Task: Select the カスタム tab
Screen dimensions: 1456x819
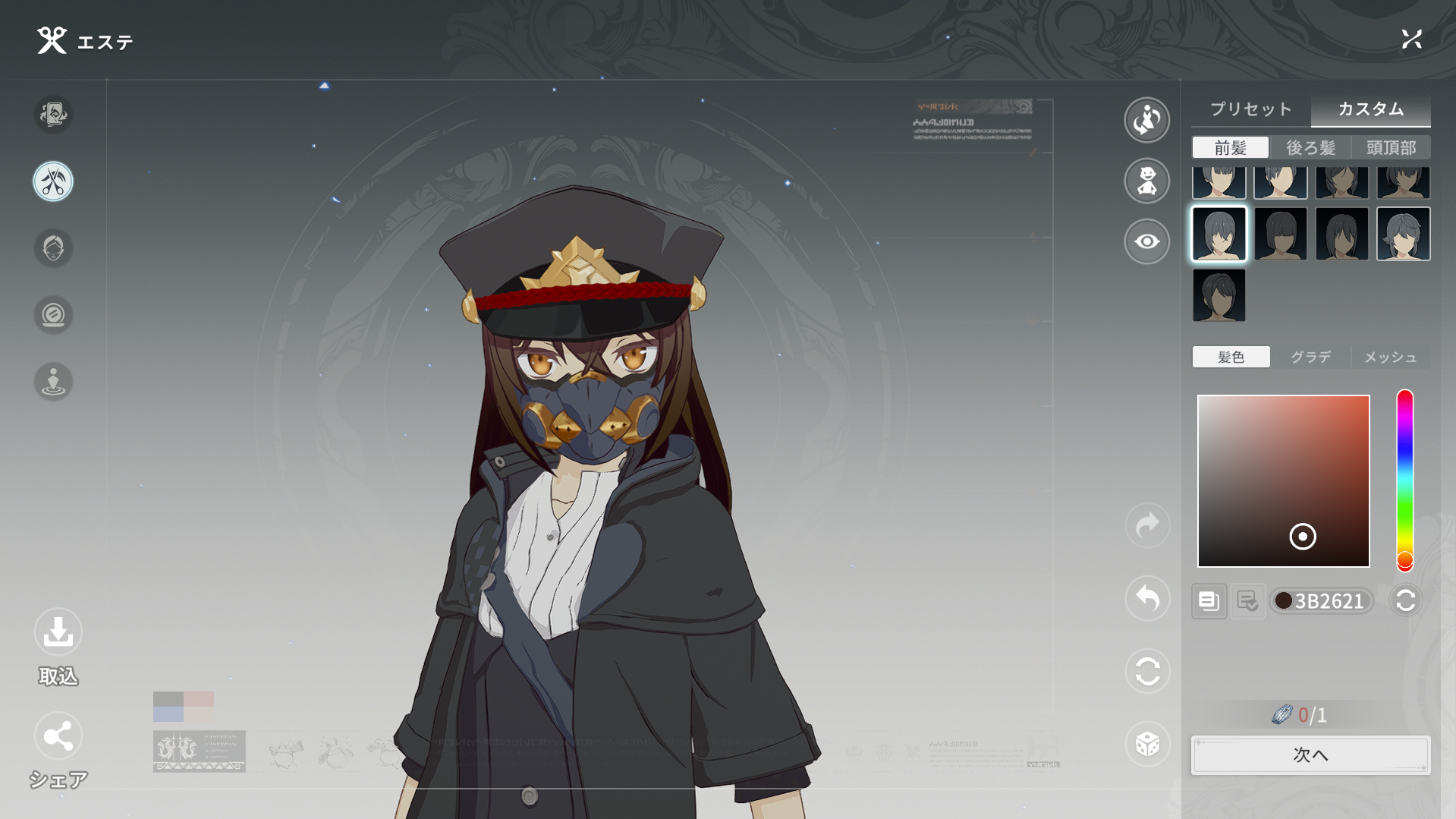Action: click(1370, 109)
